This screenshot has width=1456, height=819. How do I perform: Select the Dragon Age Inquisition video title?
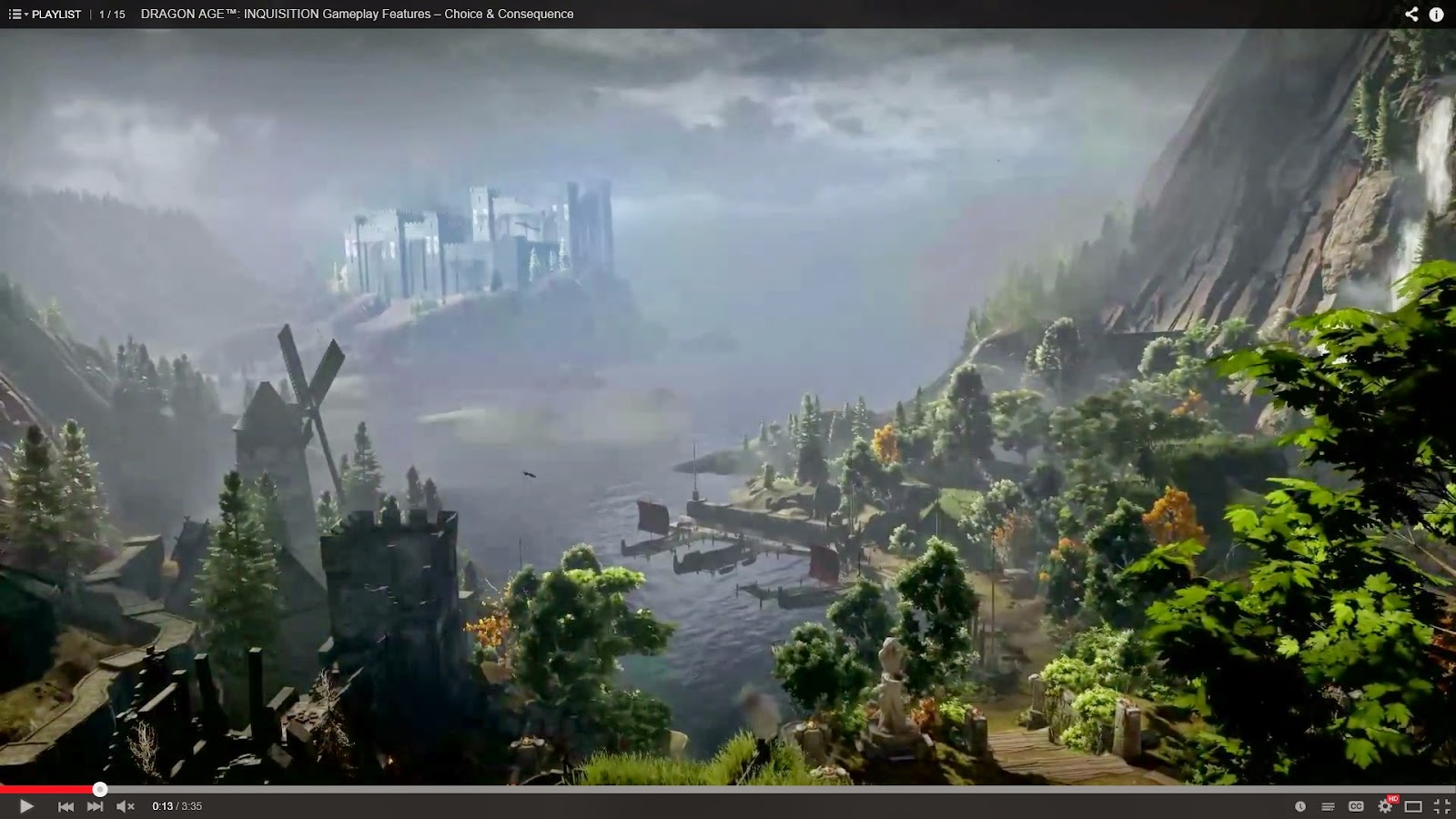356,14
